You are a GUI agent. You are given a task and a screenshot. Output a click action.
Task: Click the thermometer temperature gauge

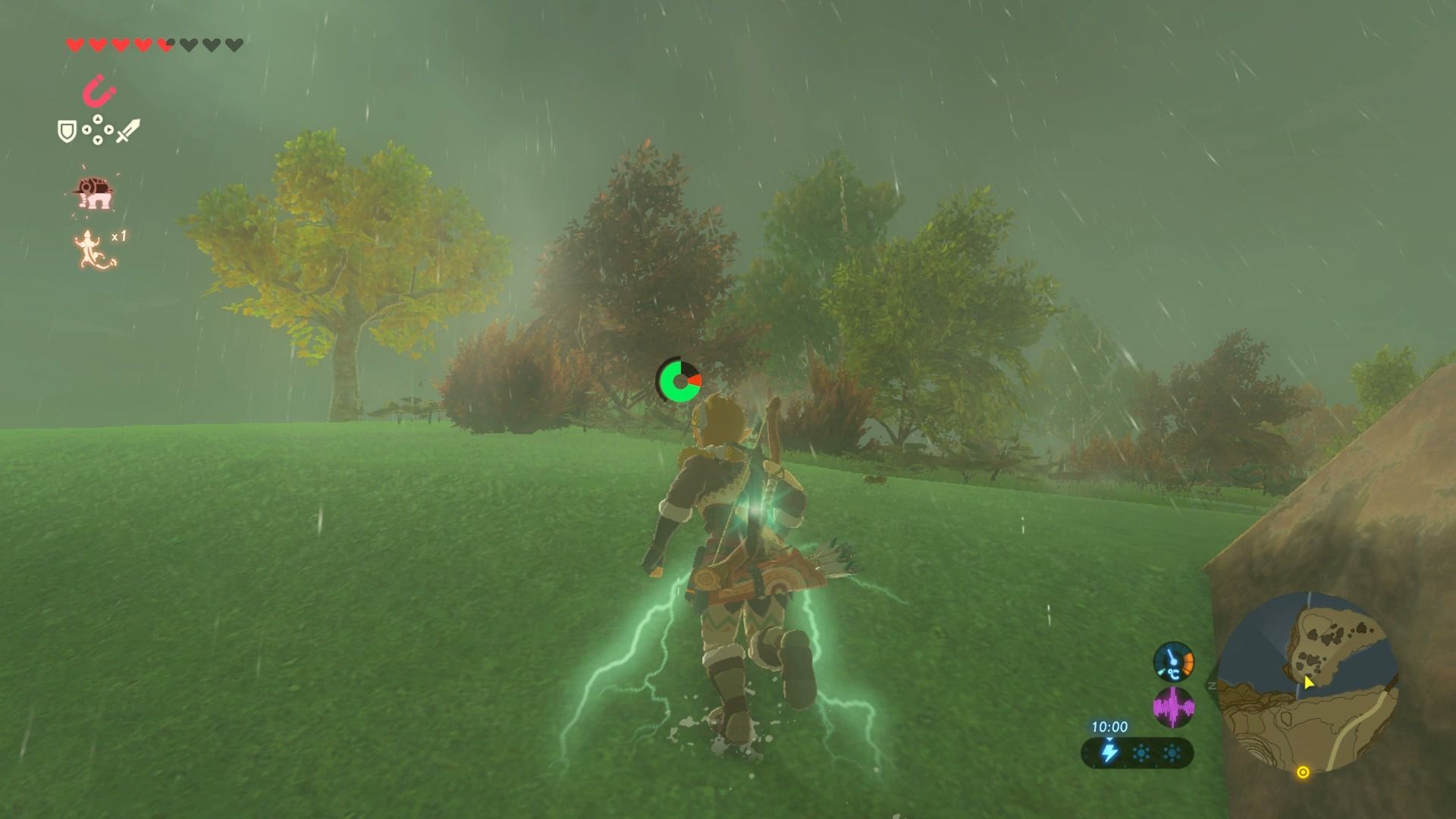point(1173,661)
